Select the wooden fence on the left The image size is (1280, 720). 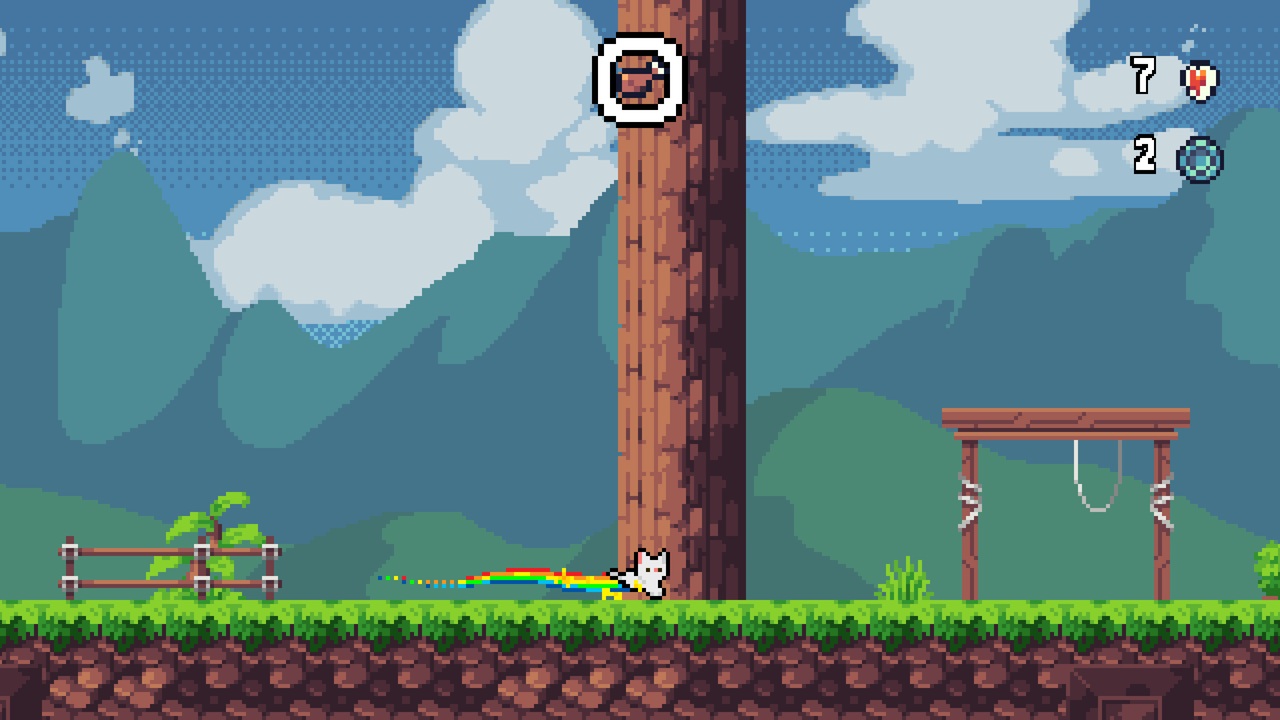pyautogui.click(x=165, y=560)
